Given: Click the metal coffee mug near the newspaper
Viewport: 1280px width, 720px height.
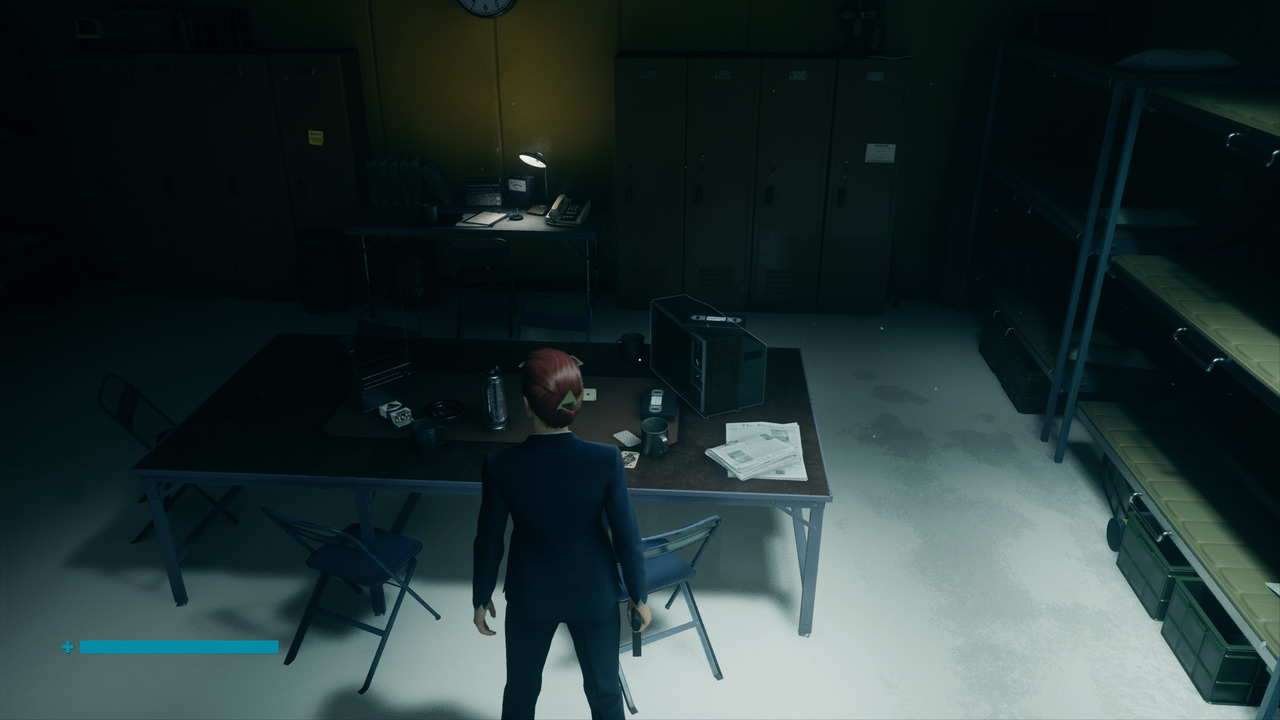Looking at the screenshot, I should (655, 436).
